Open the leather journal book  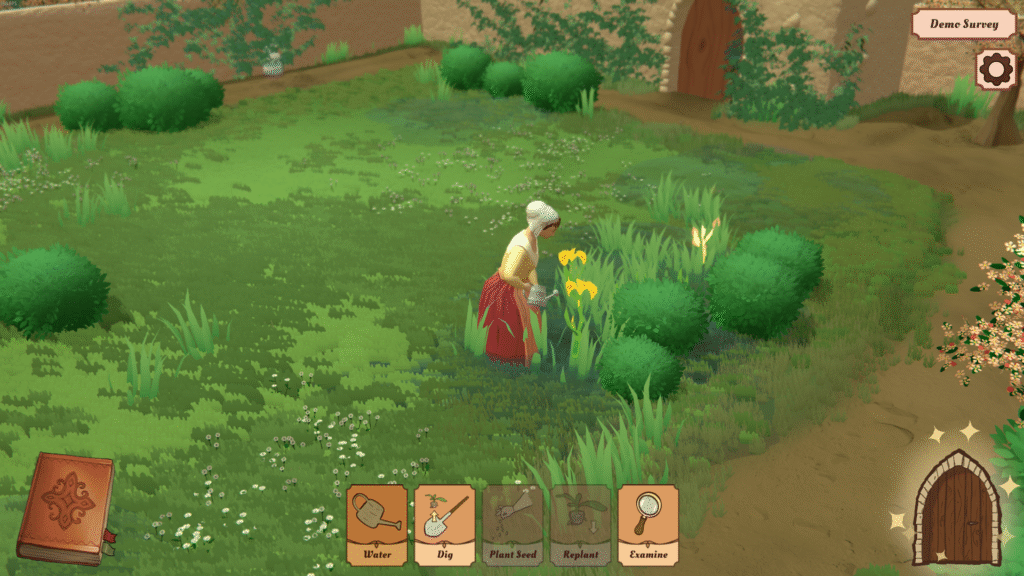click(66, 507)
